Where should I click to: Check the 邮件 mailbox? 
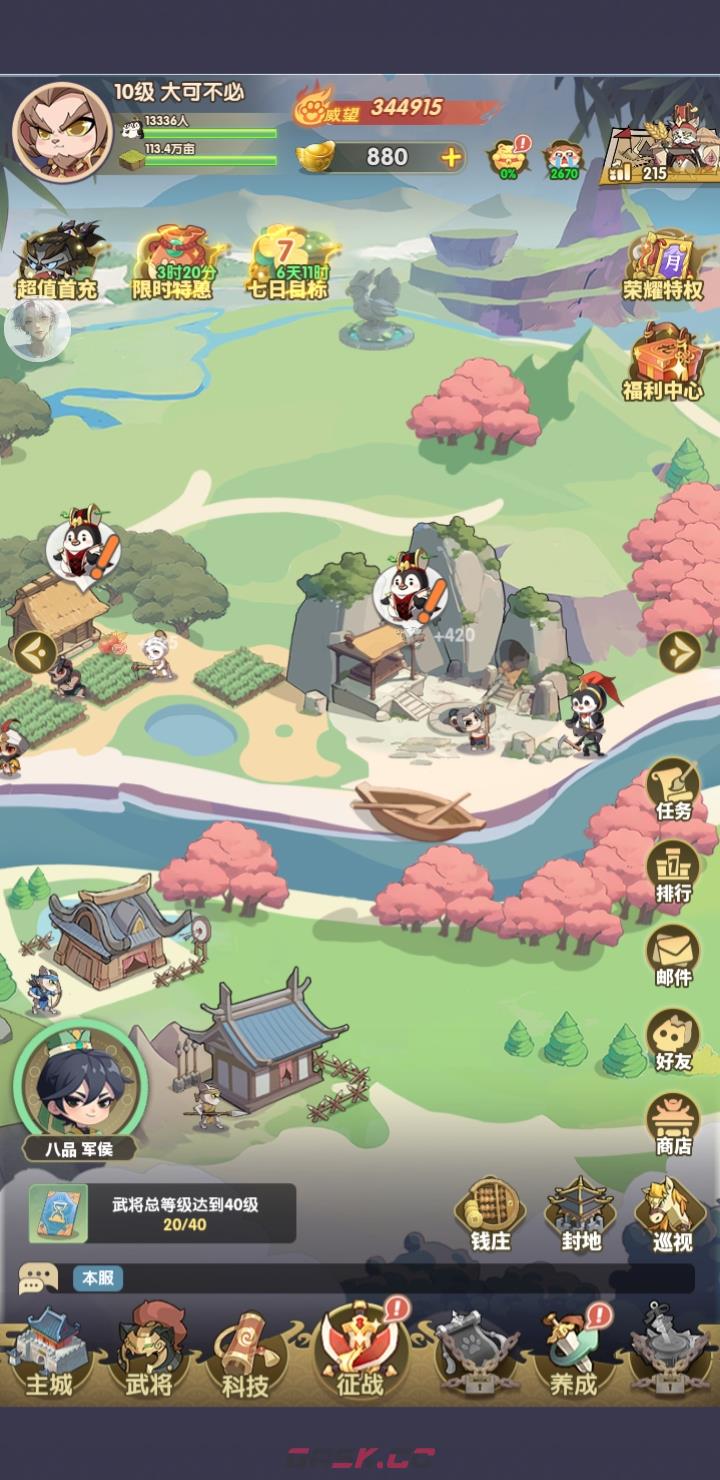[673, 956]
